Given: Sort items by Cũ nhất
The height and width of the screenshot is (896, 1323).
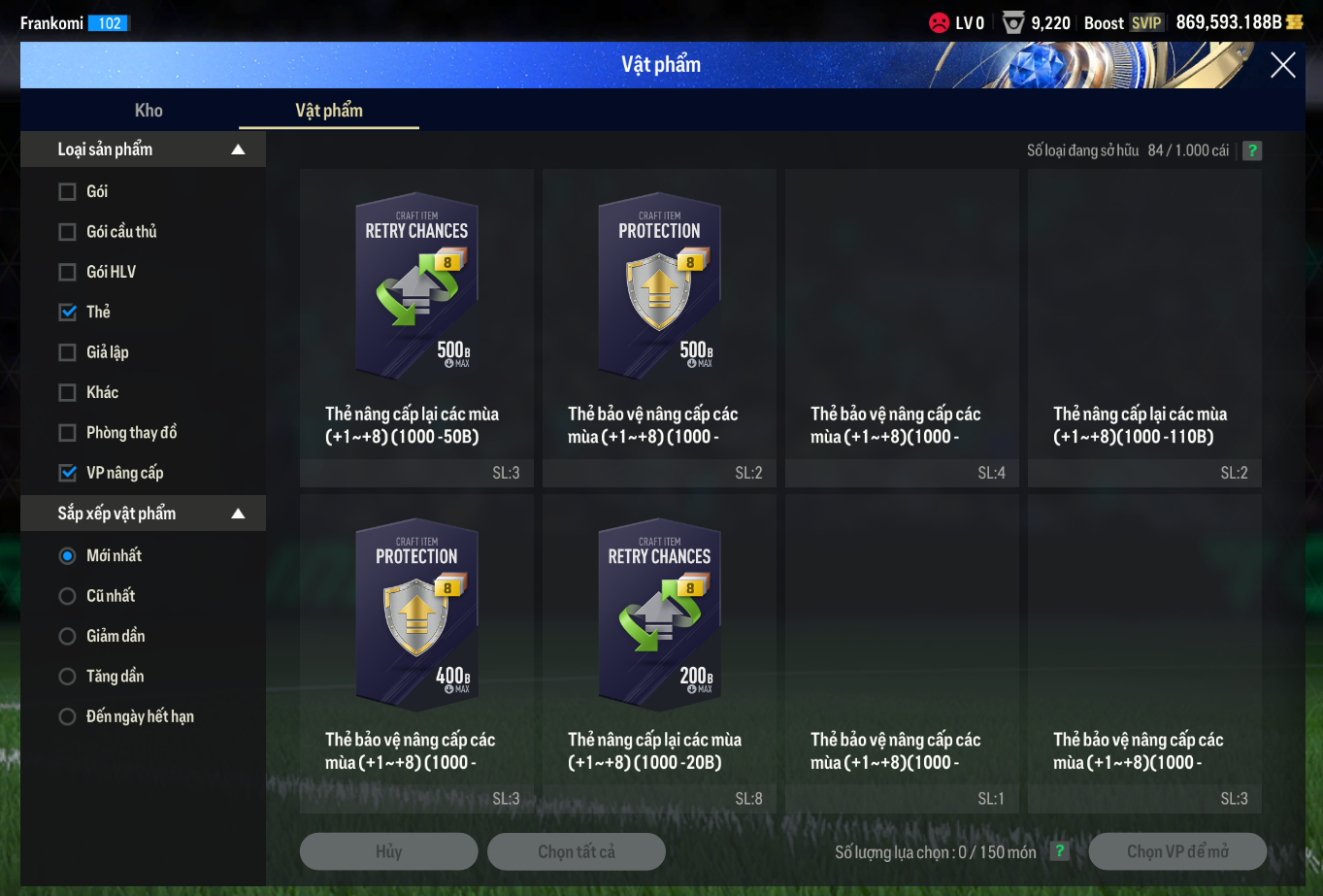Looking at the screenshot, I should pyautogui.click(x=68, y=596).
